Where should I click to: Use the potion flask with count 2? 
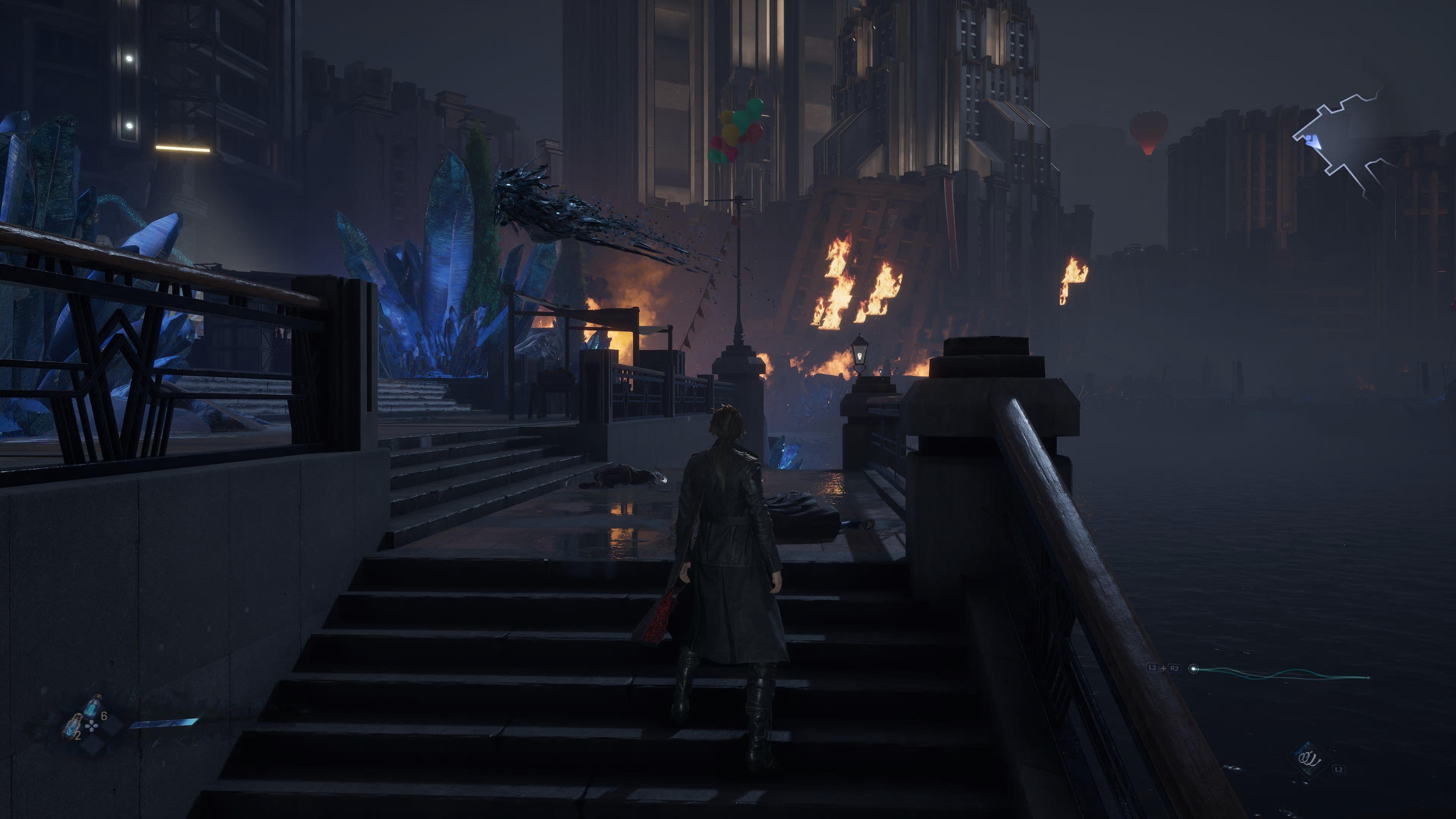pyautogui.click(x=72, y=726)
